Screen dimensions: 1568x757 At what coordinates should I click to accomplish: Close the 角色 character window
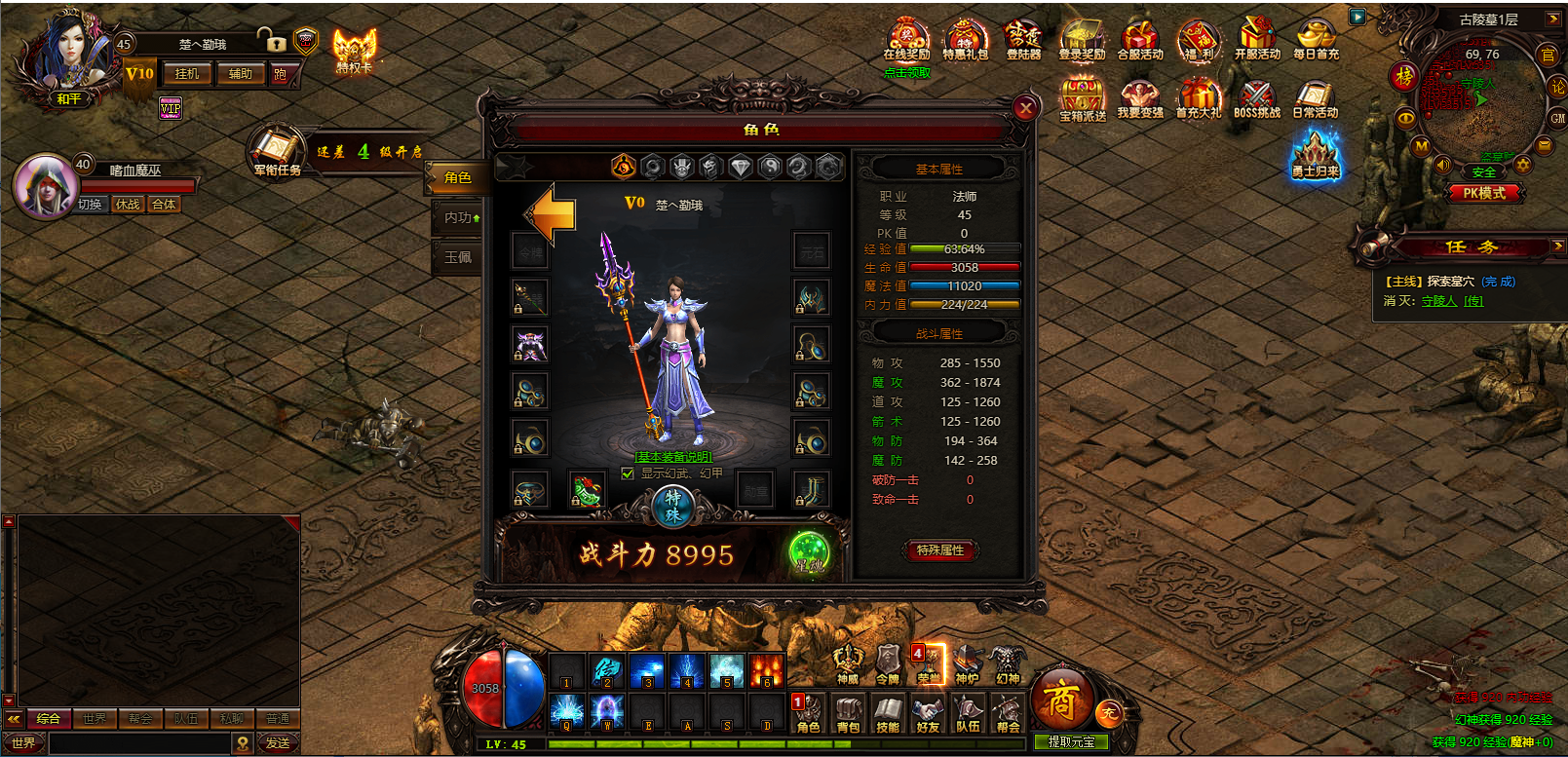coord(1025,108)
